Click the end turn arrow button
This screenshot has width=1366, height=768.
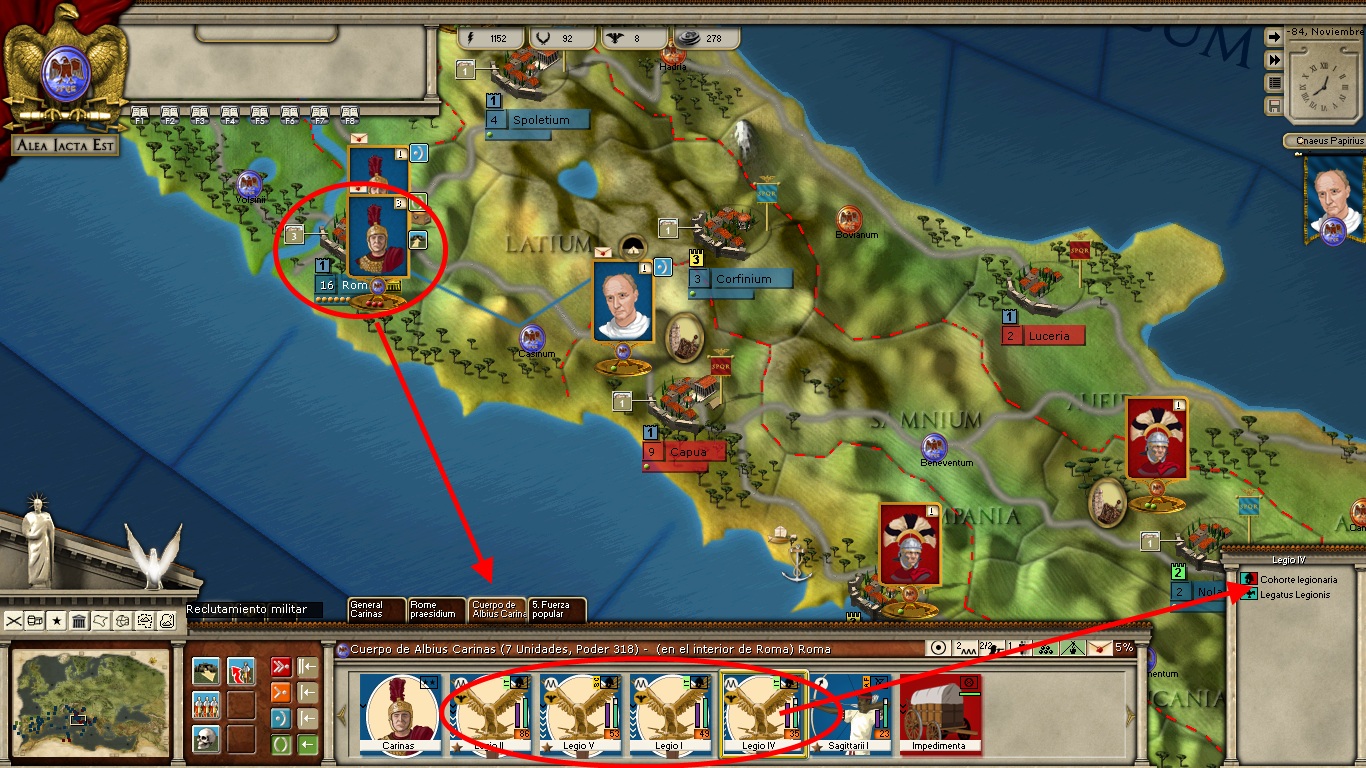pos(1274,37)
